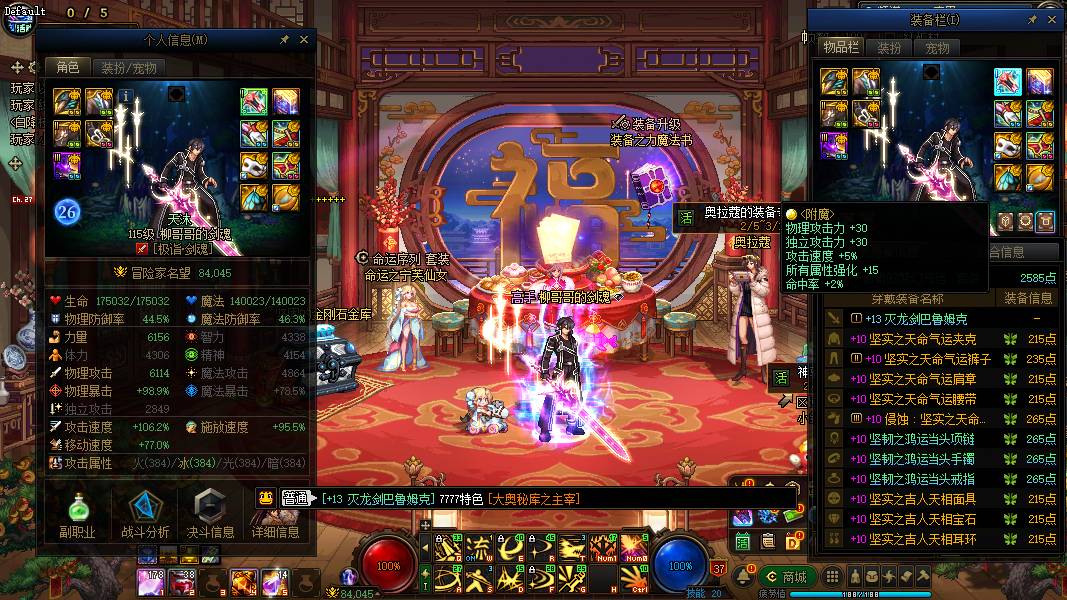Screen dimensions: 1067x600
Task: Switch to the 宠物 pet tab
Action: coord(937,48)
